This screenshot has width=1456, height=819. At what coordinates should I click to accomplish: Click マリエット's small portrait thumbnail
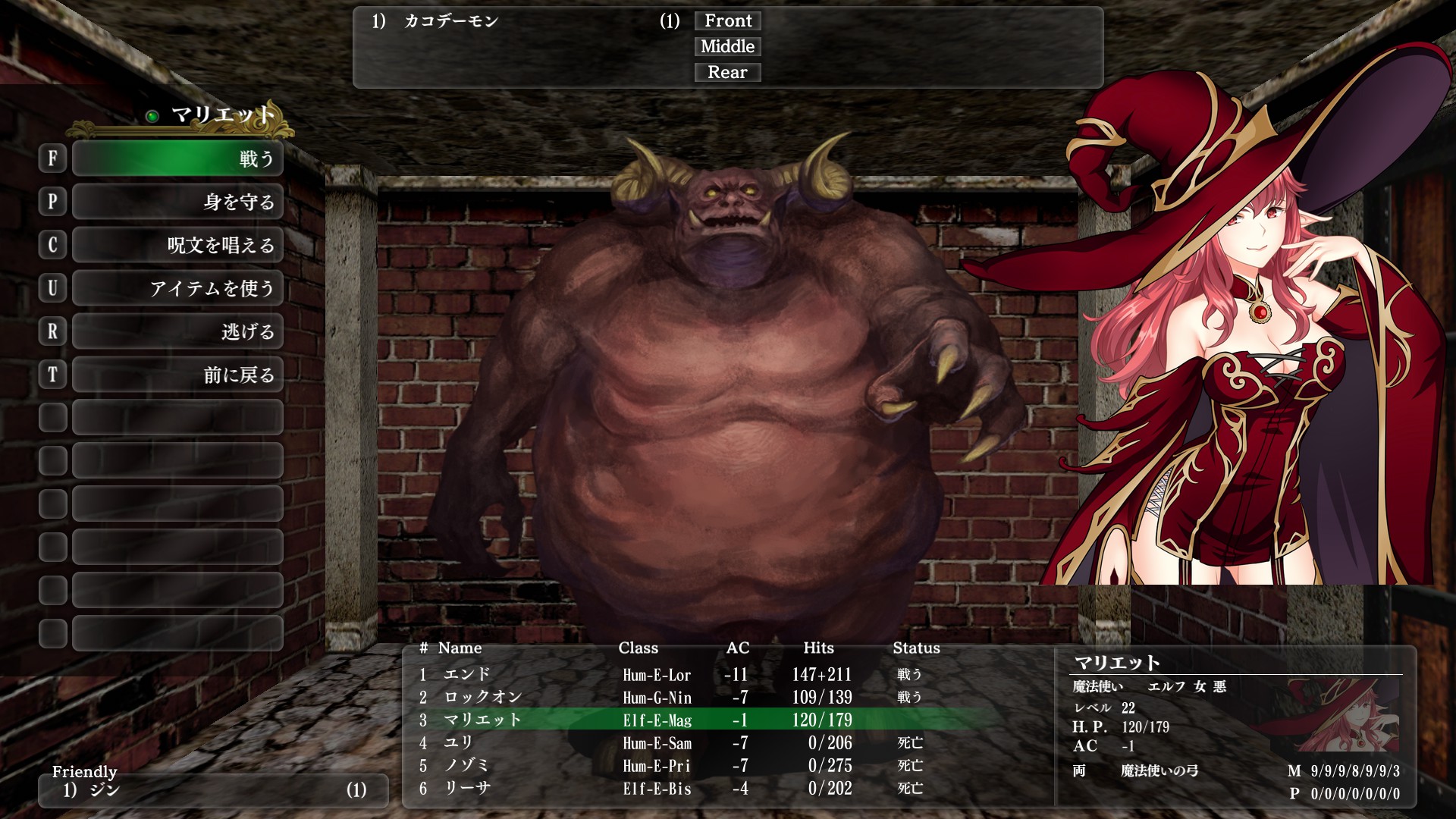(1341, 717)
